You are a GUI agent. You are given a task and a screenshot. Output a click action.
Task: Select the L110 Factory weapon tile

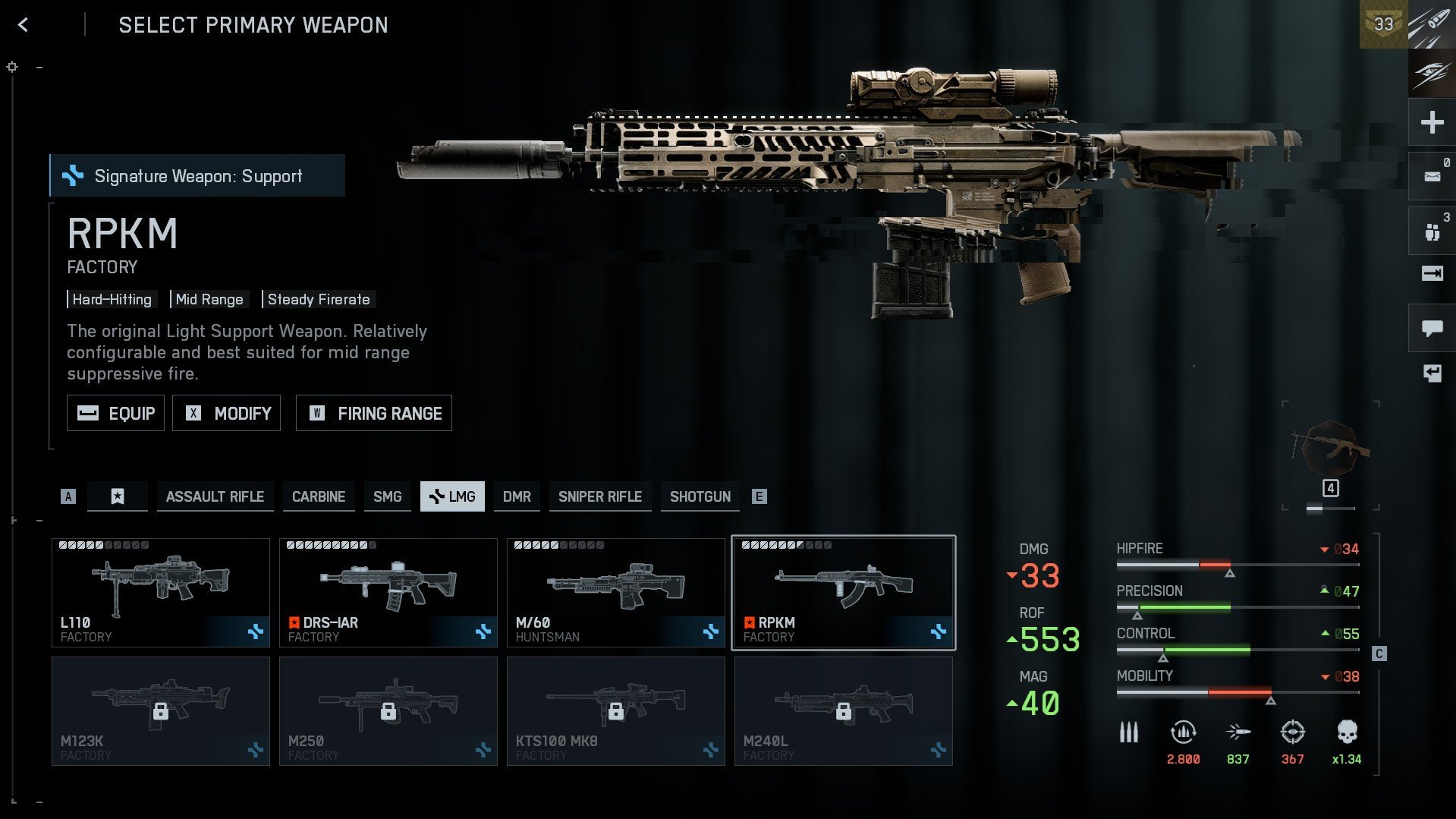click(x=161, y=593)
